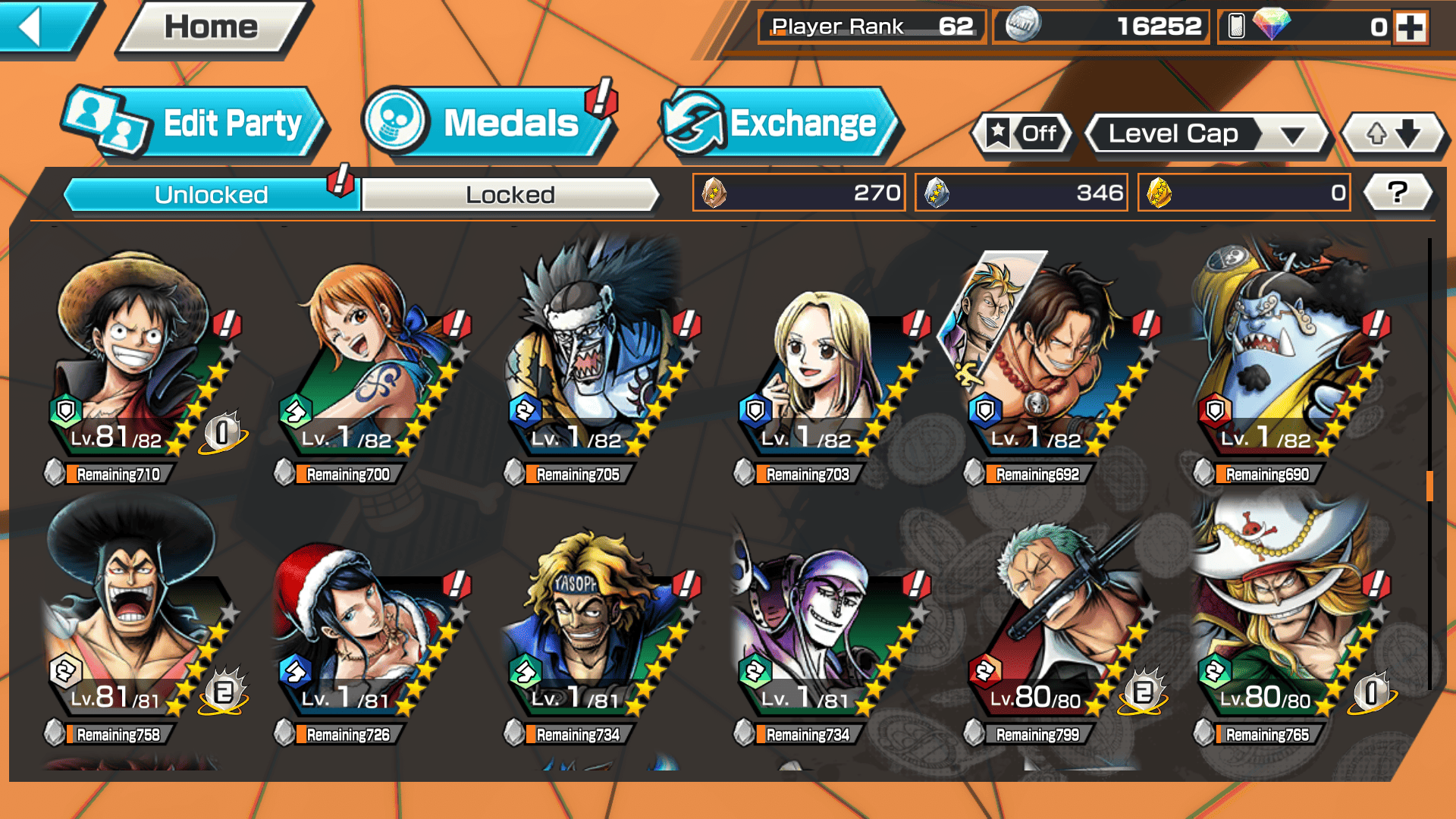Switch to the Unlocked characters tab
The width and height of the screenshot is (1456, 819).
tap(211, 195)
